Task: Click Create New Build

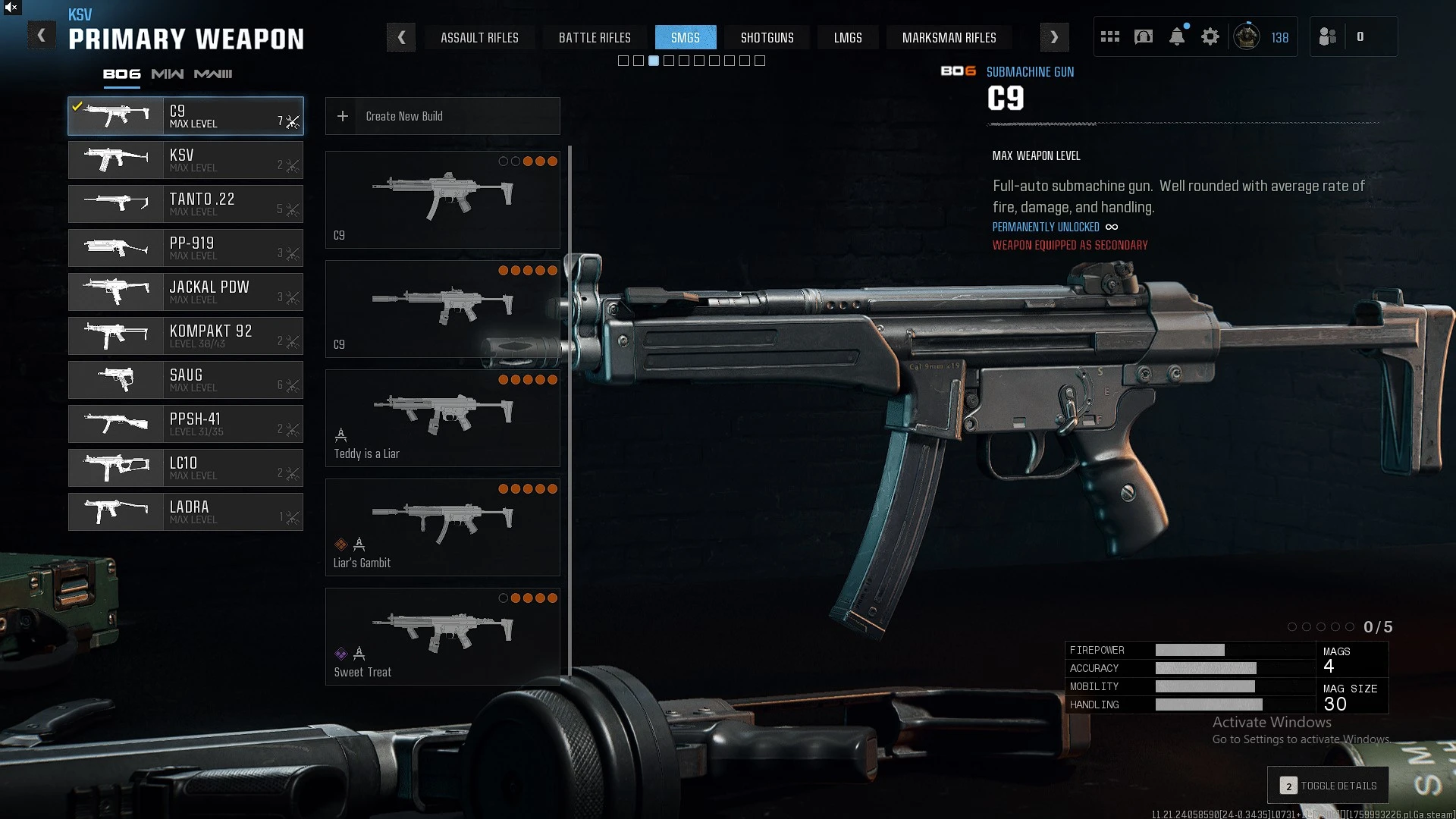Action: [x=442, y=116]
